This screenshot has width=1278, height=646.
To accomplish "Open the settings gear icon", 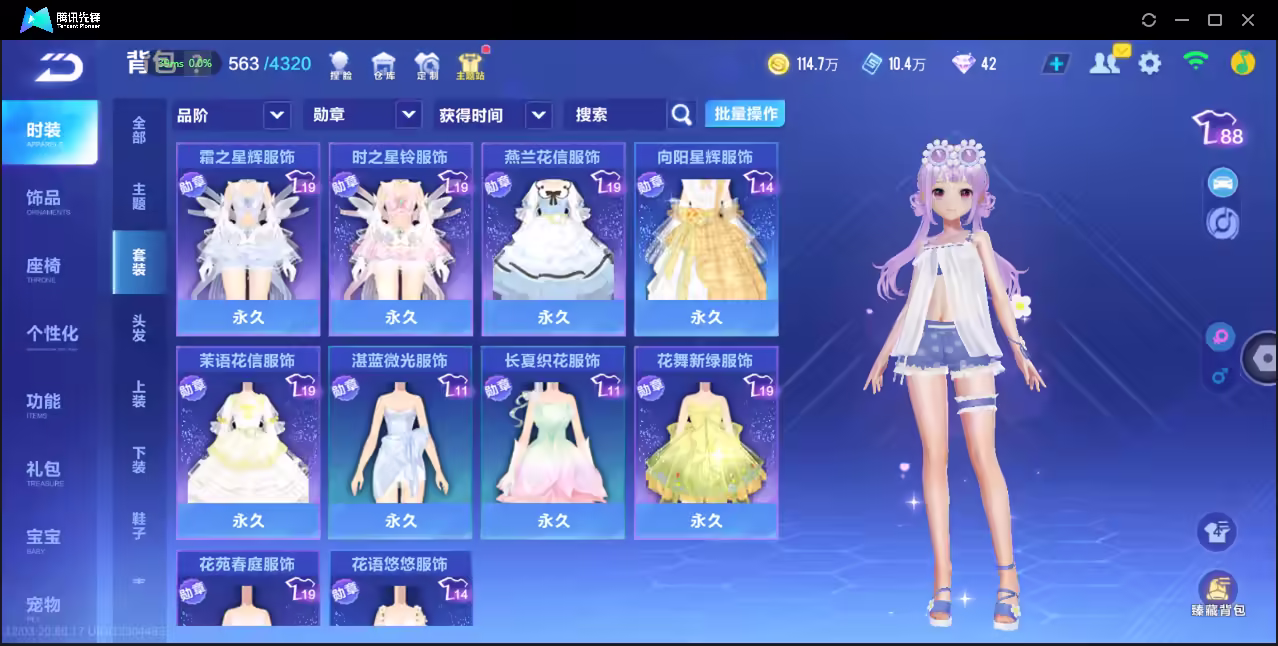I will (1150, 64).
